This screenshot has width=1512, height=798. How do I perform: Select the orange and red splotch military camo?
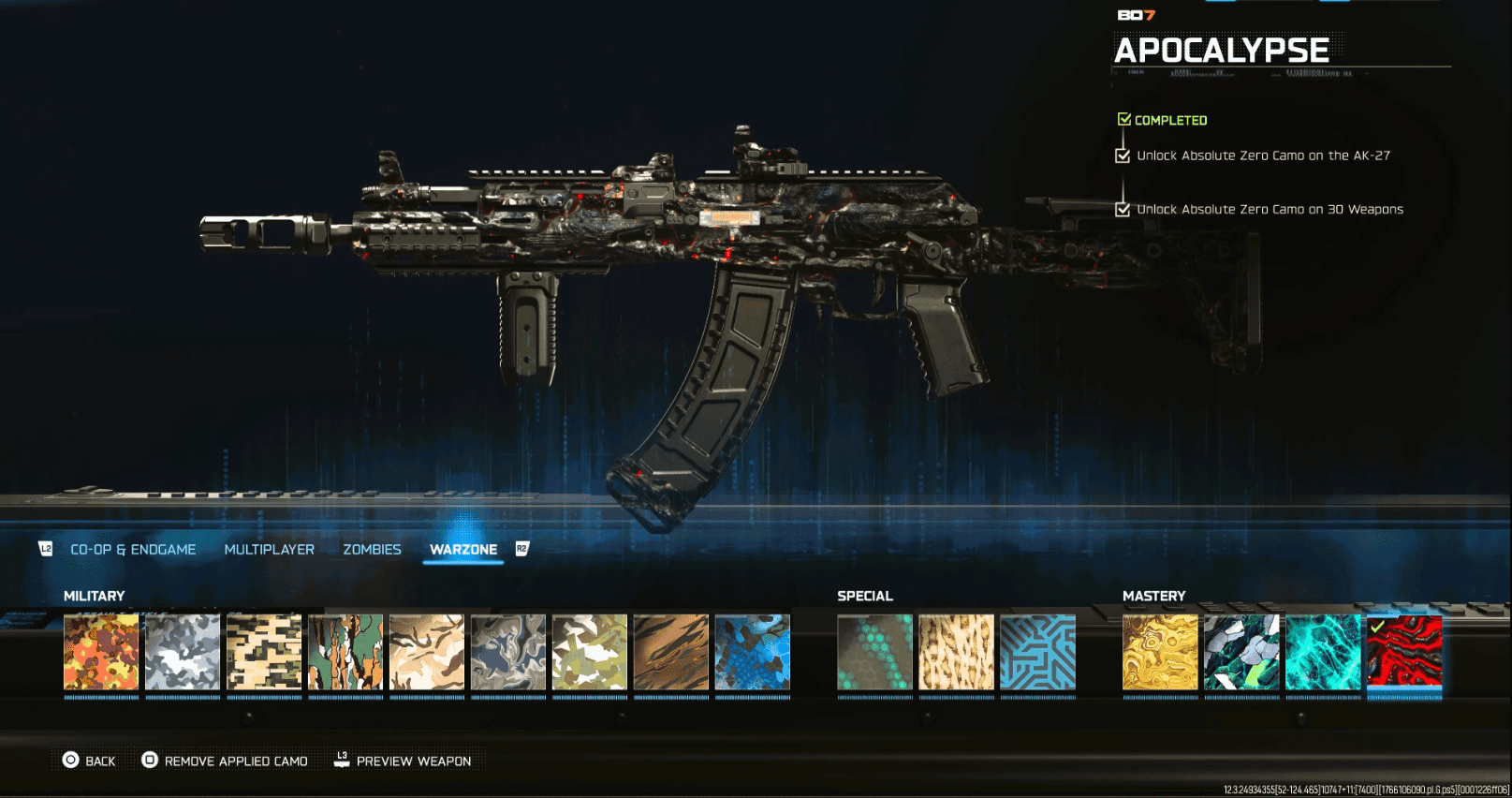(101, 653)
